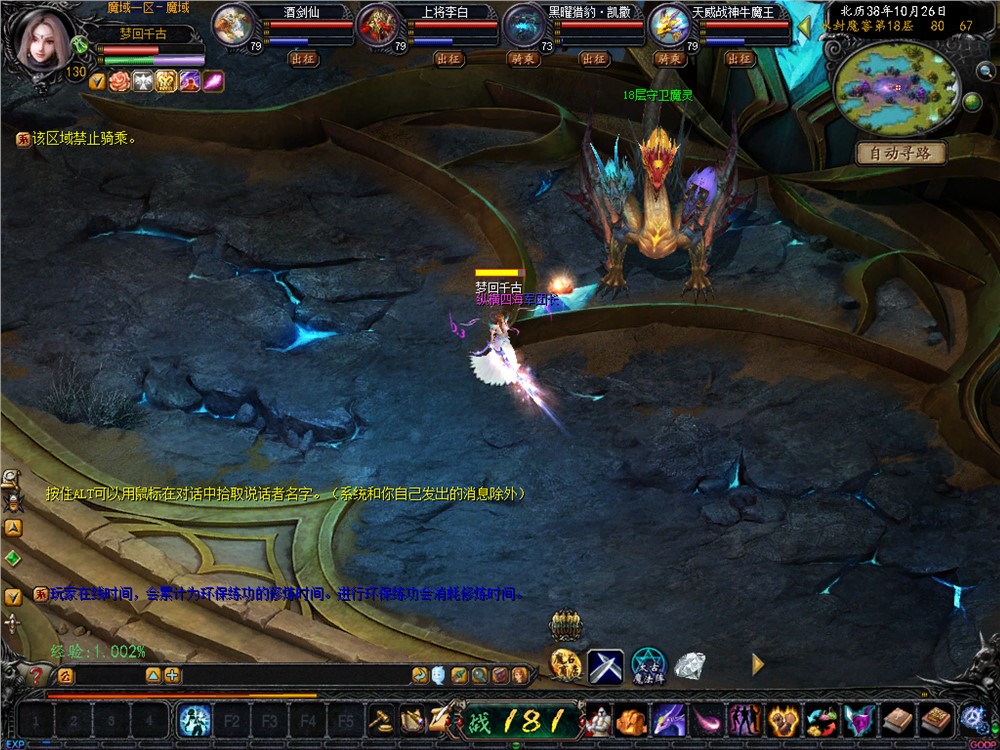Activate the crossed swords skill icon
This screenshot has width=1000, height=750.
[606, 666]
